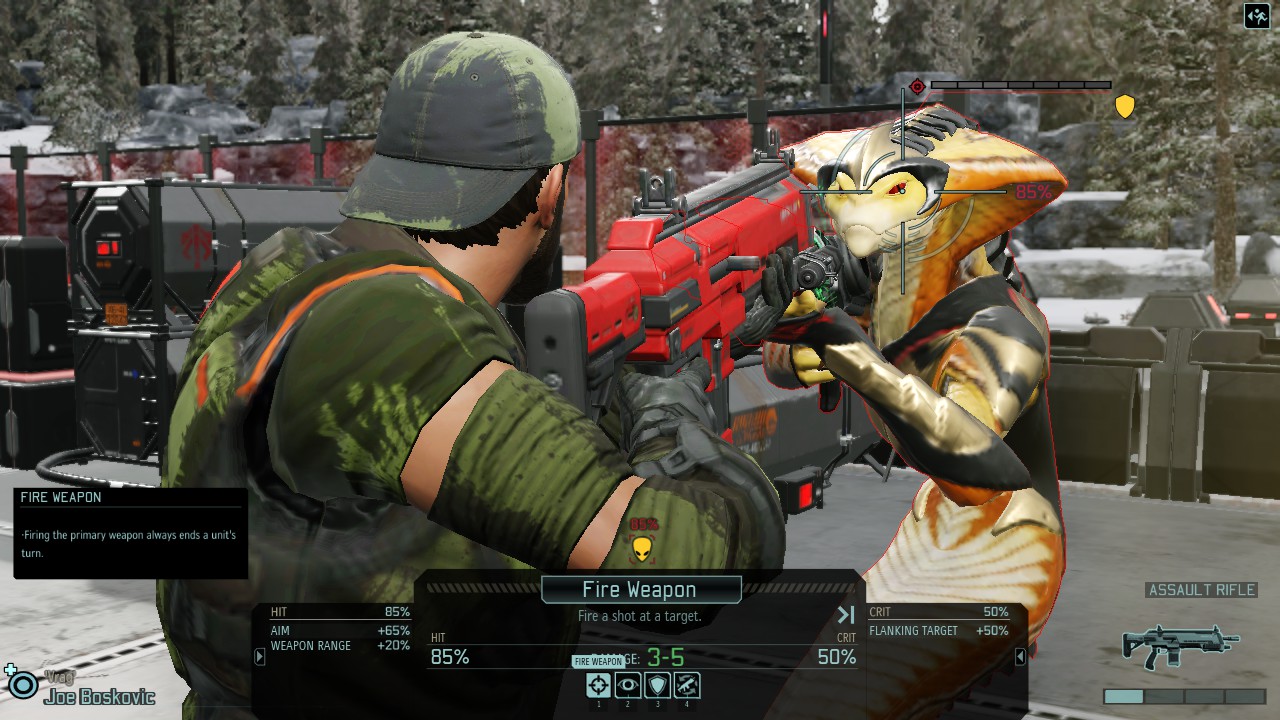Select the Reload rifle ability icon

click(687, 685)
